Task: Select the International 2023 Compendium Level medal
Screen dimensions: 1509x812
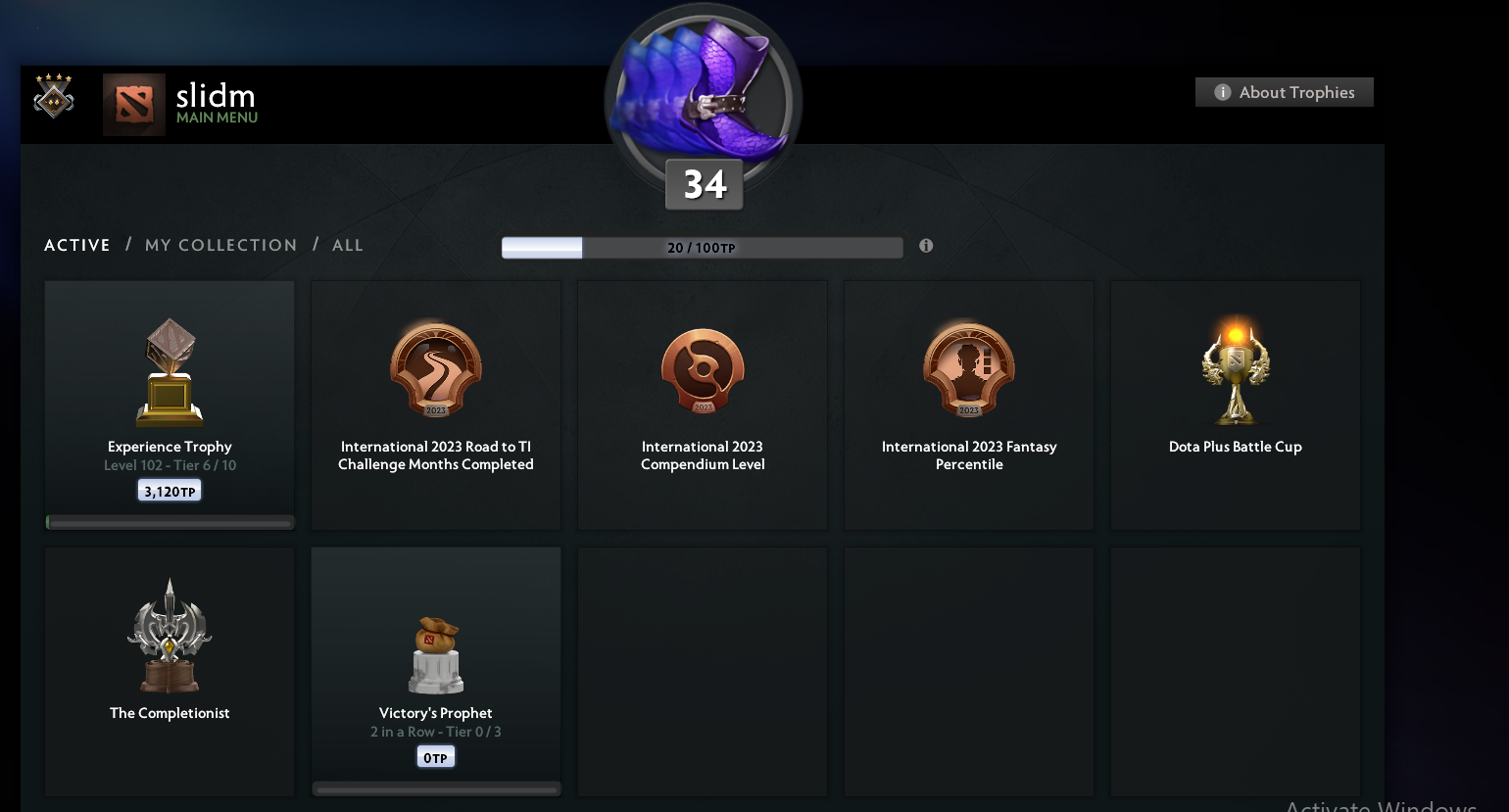Action: tap(702, 369)
